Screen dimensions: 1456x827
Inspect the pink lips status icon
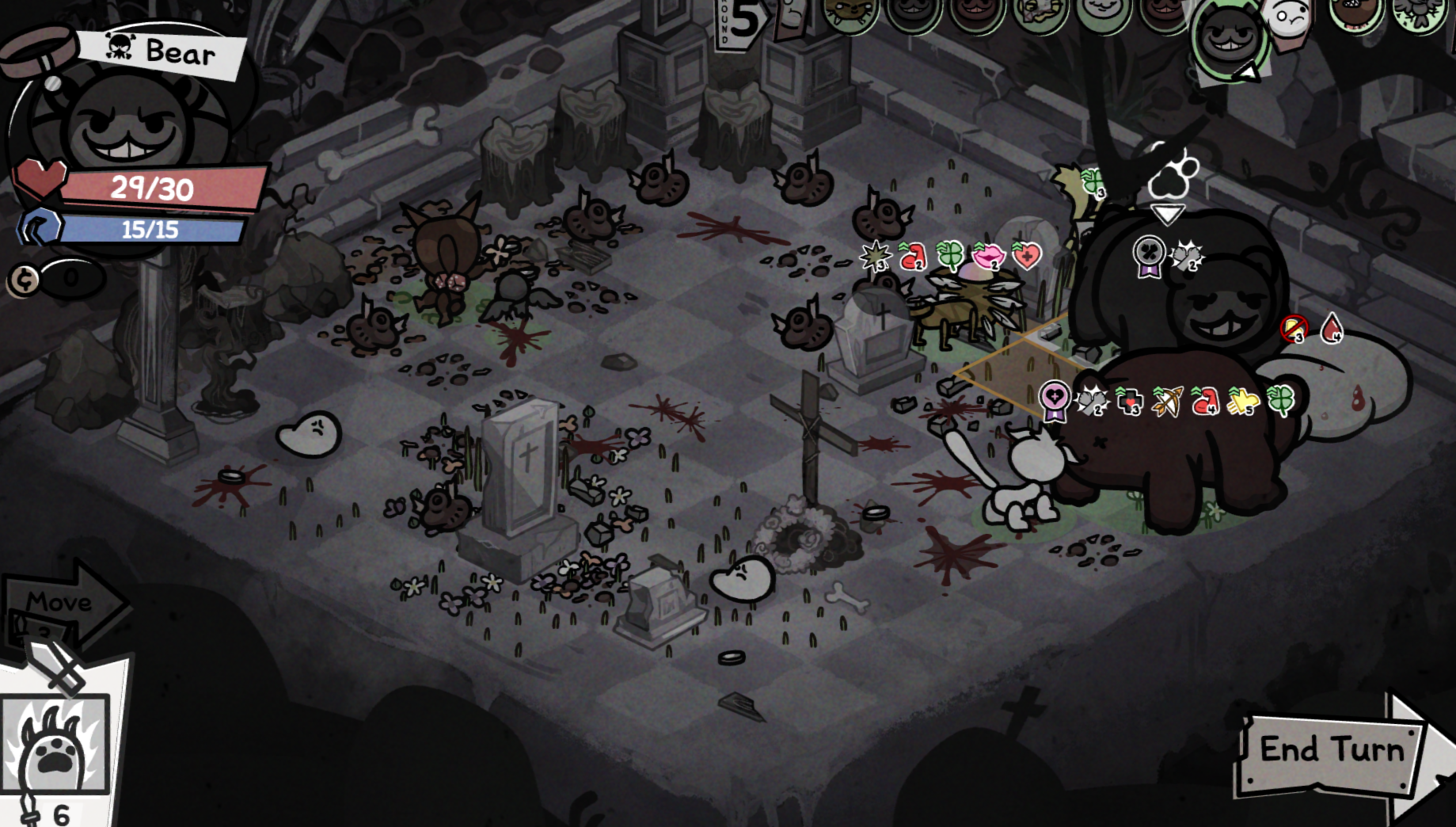pyautogui.click(x=988, y=257)
